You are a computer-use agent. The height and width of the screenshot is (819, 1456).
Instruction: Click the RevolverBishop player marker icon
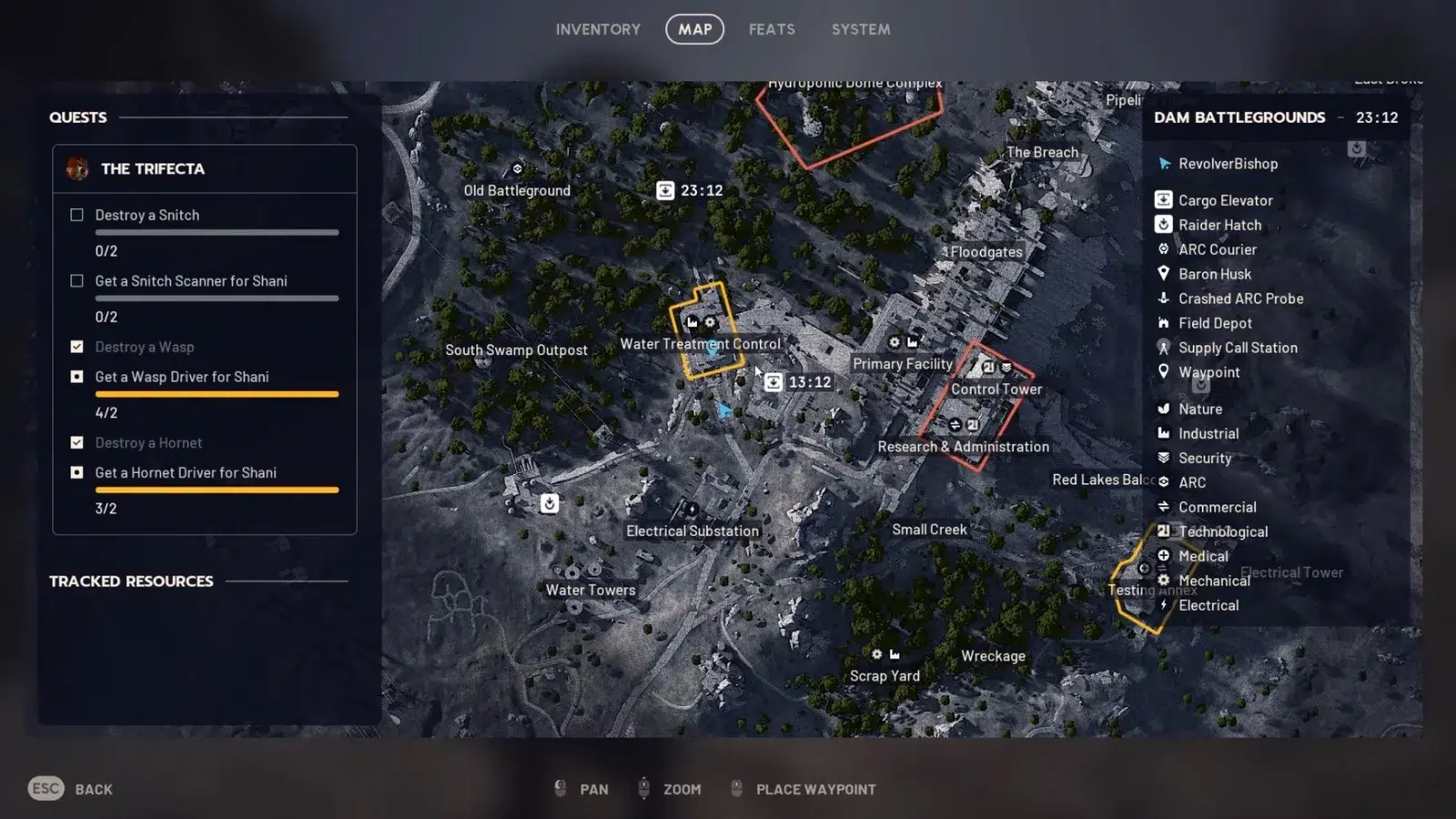(x=1164, y=164)
